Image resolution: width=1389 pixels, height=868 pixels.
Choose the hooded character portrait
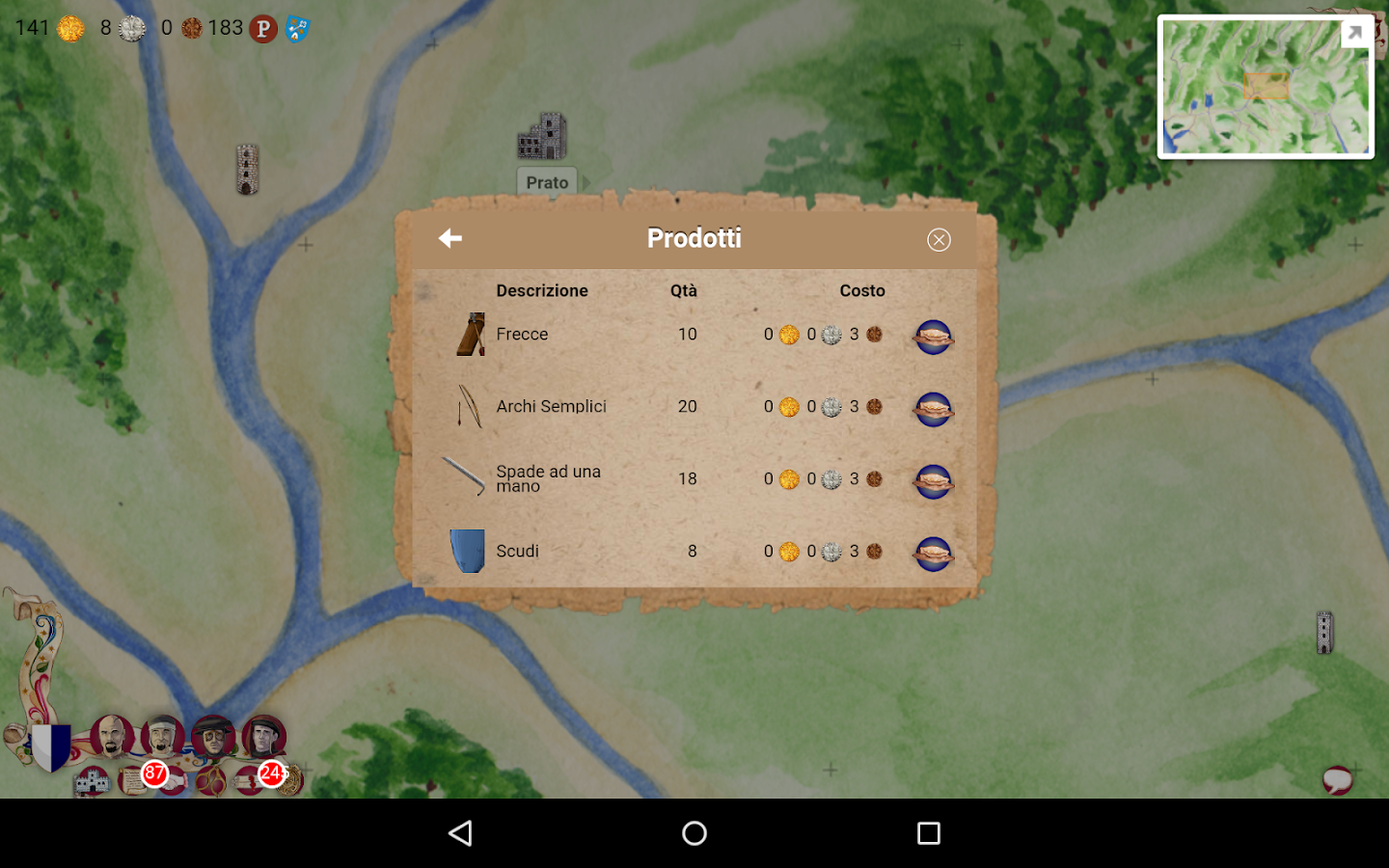[x=263, y=737]
